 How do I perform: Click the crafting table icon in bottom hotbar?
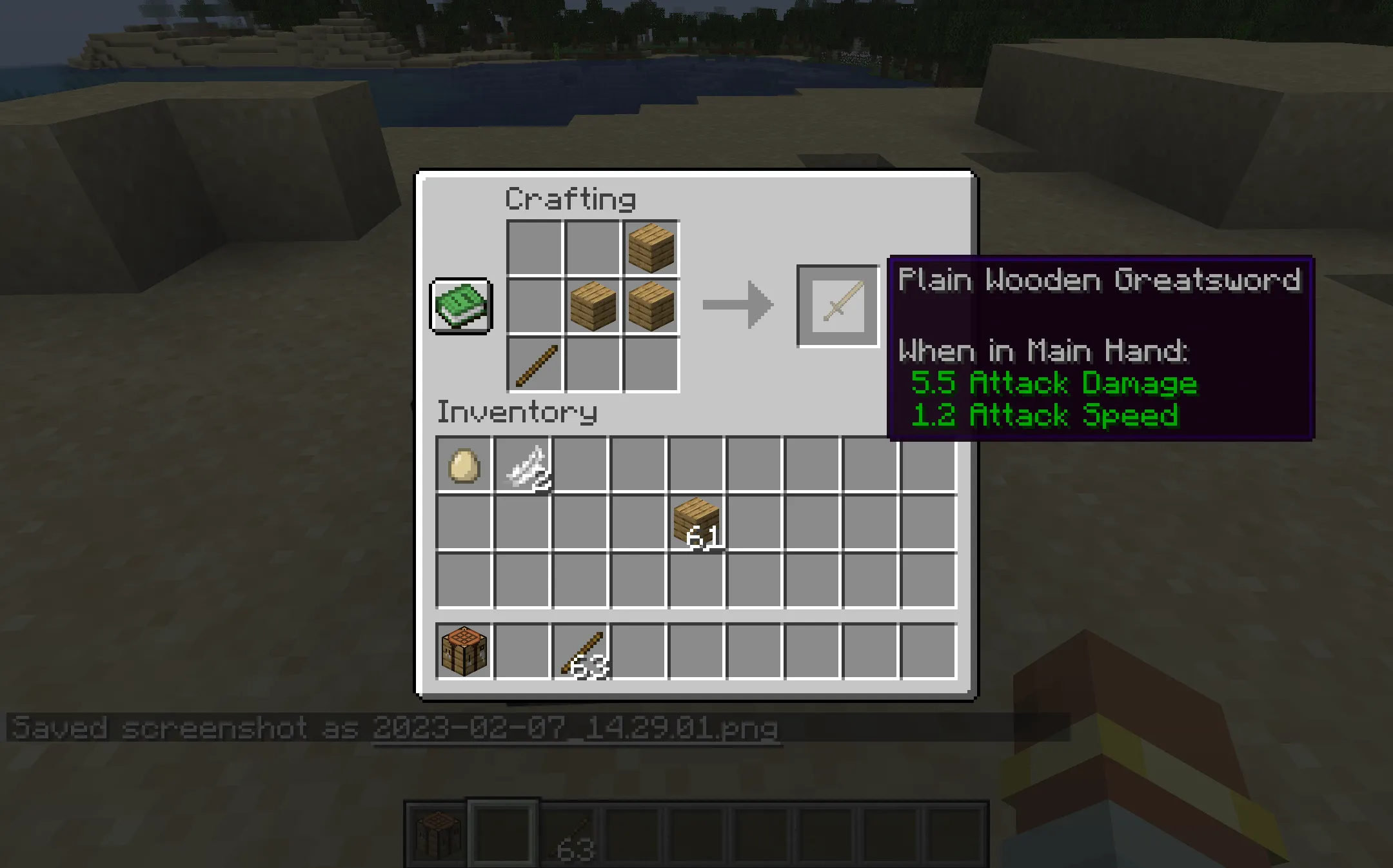click(x=439, y=834)
